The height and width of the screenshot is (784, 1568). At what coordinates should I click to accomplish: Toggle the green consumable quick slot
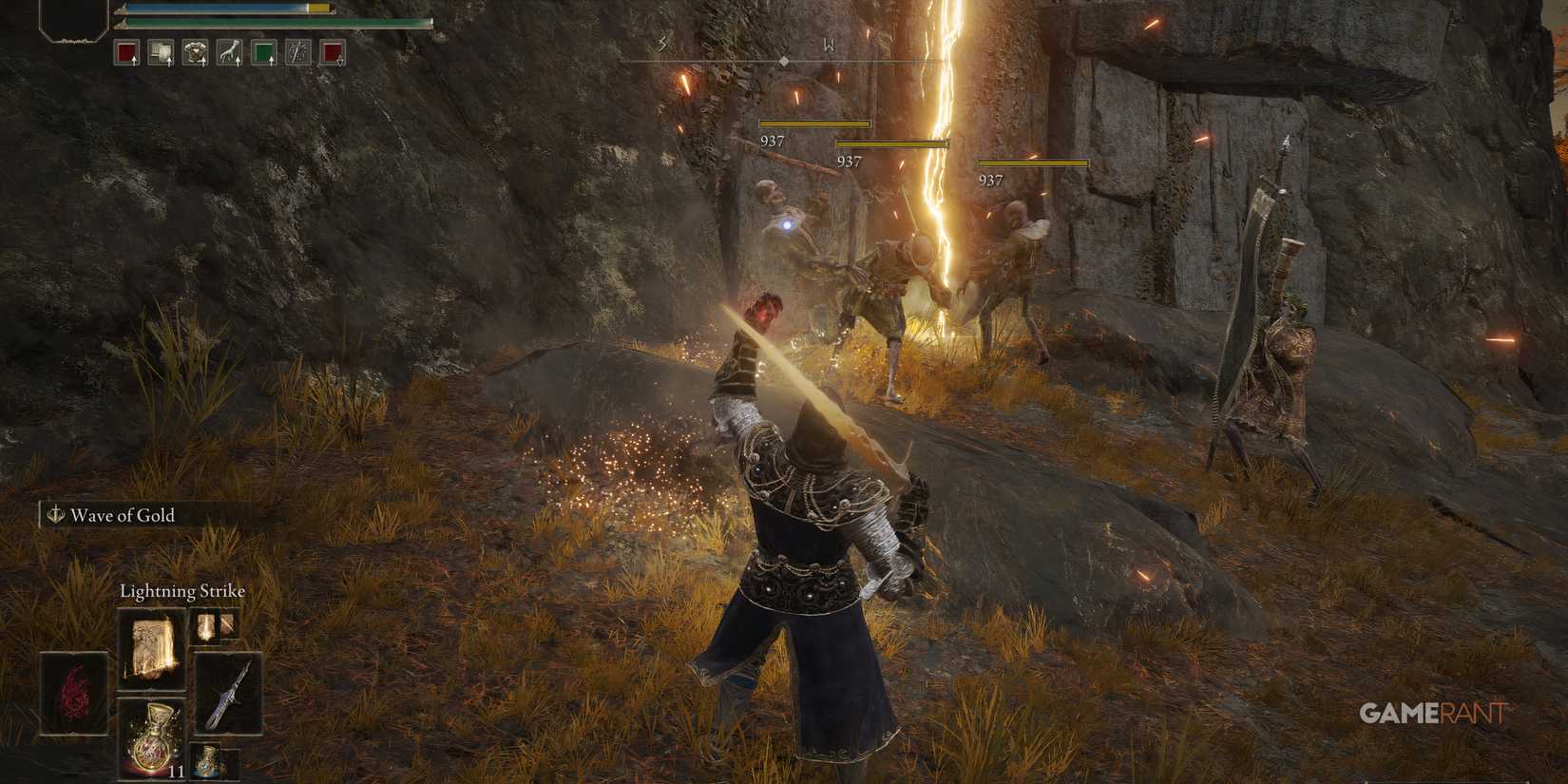click(263, 51)
